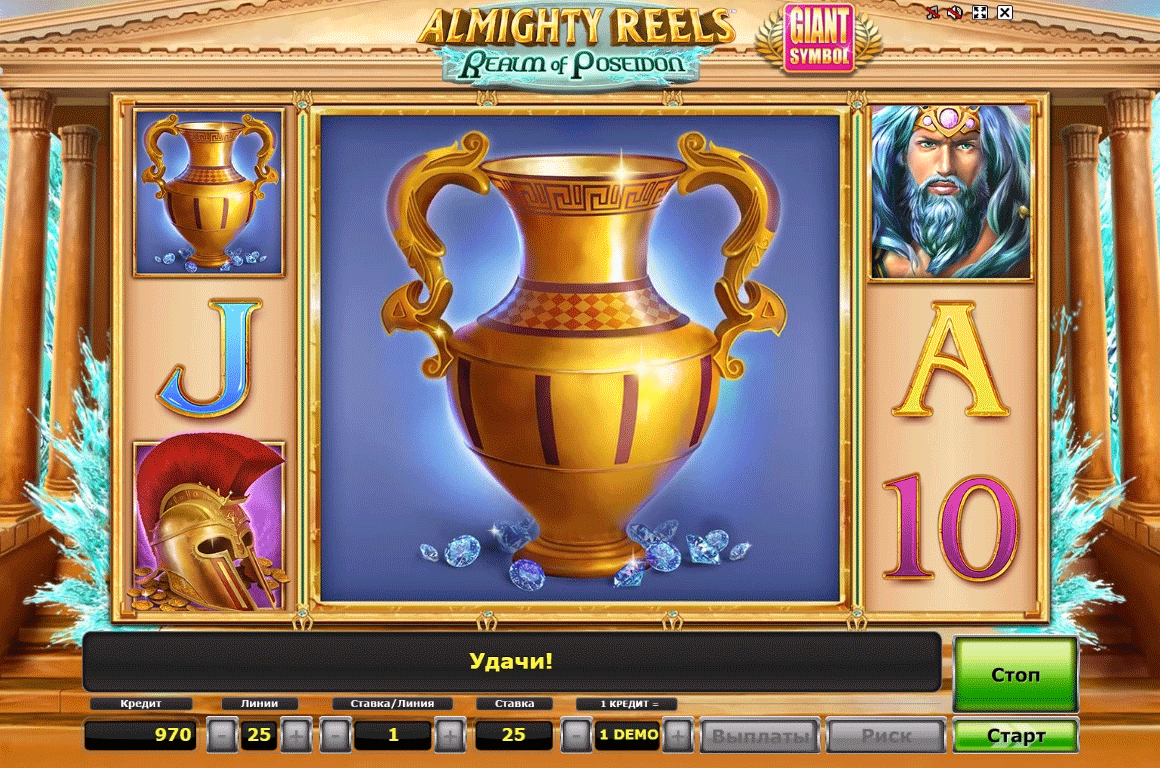This screenshot has width=1160, height=768.
Task: Increase the Линии count with plus
Action: click(x=296, y=736)
